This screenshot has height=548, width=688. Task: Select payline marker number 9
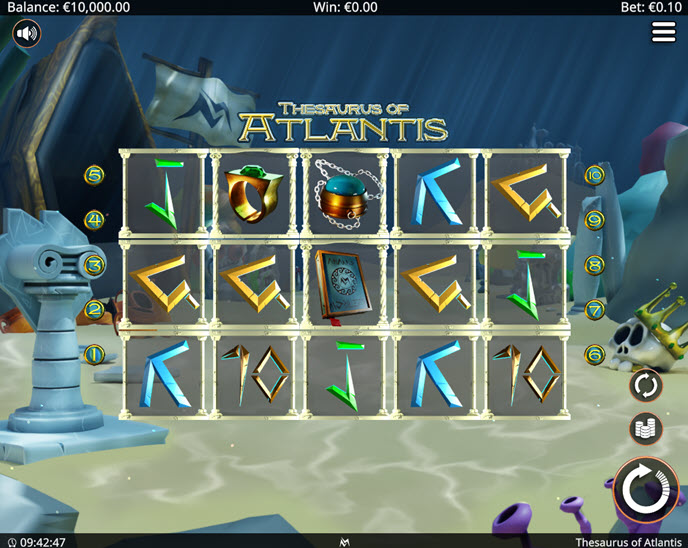pyautogui.click(x=594, y=220)
